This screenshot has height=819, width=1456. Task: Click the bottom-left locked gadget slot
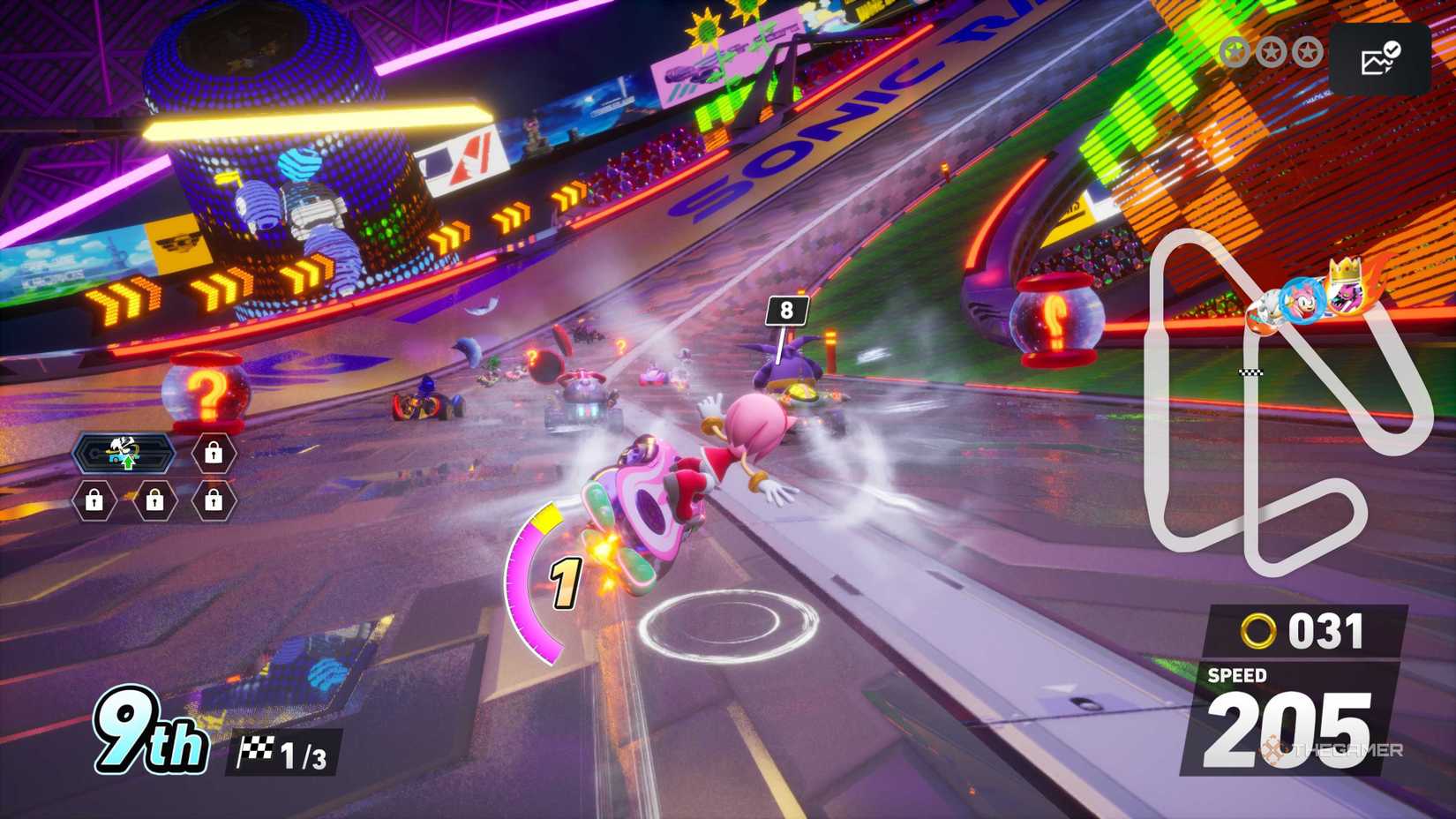tap(94, 501)
